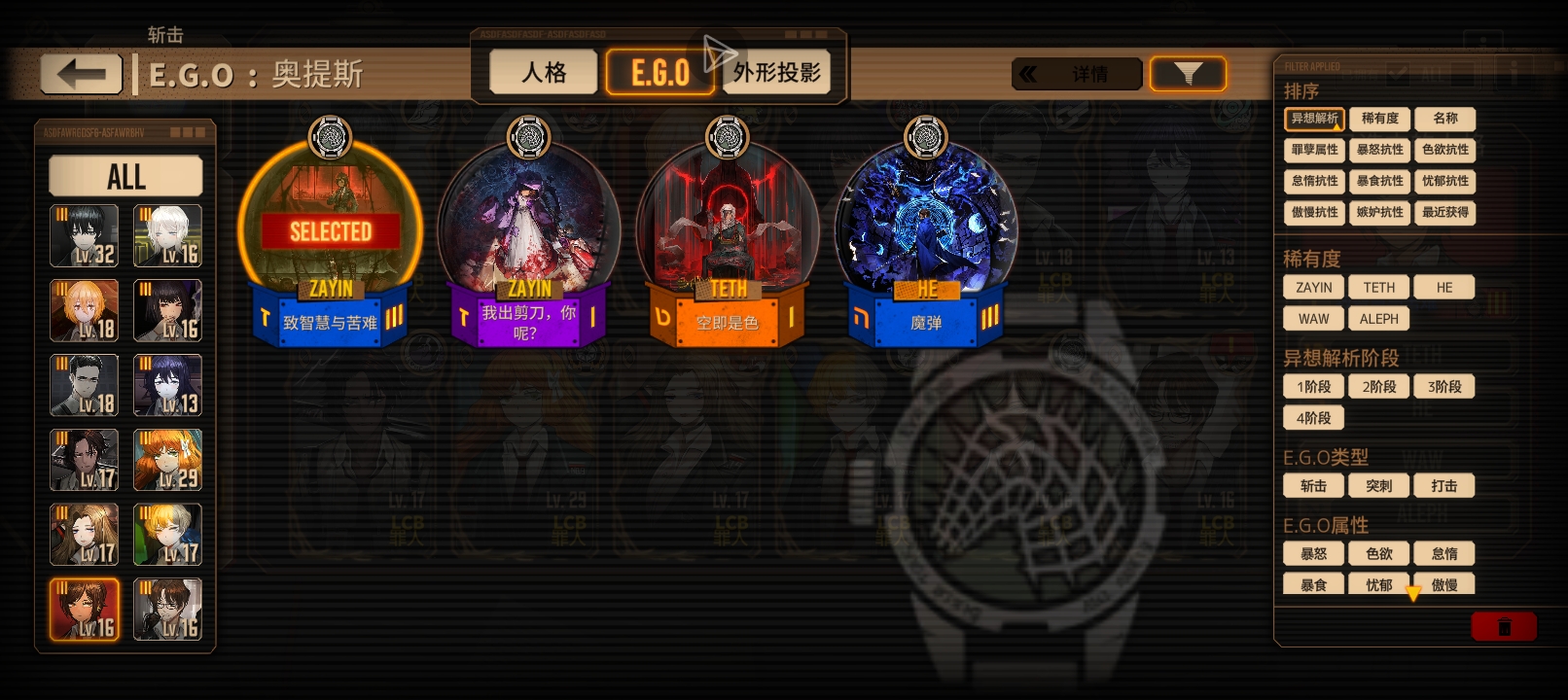Click the pocket watch emblem above the SELECTED E.G.O

pos(330,136)
